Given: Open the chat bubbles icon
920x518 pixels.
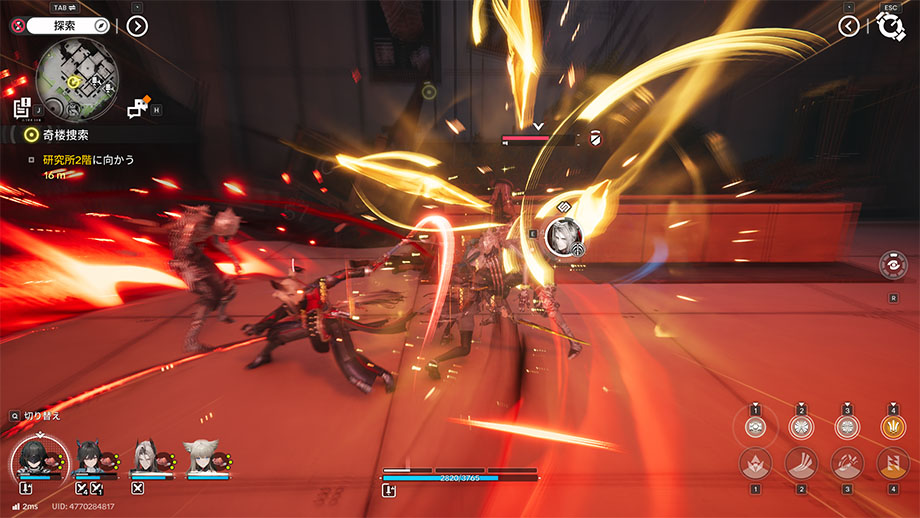Looking at the screenshot, I should pyautogui.click(x=139, y=107).
